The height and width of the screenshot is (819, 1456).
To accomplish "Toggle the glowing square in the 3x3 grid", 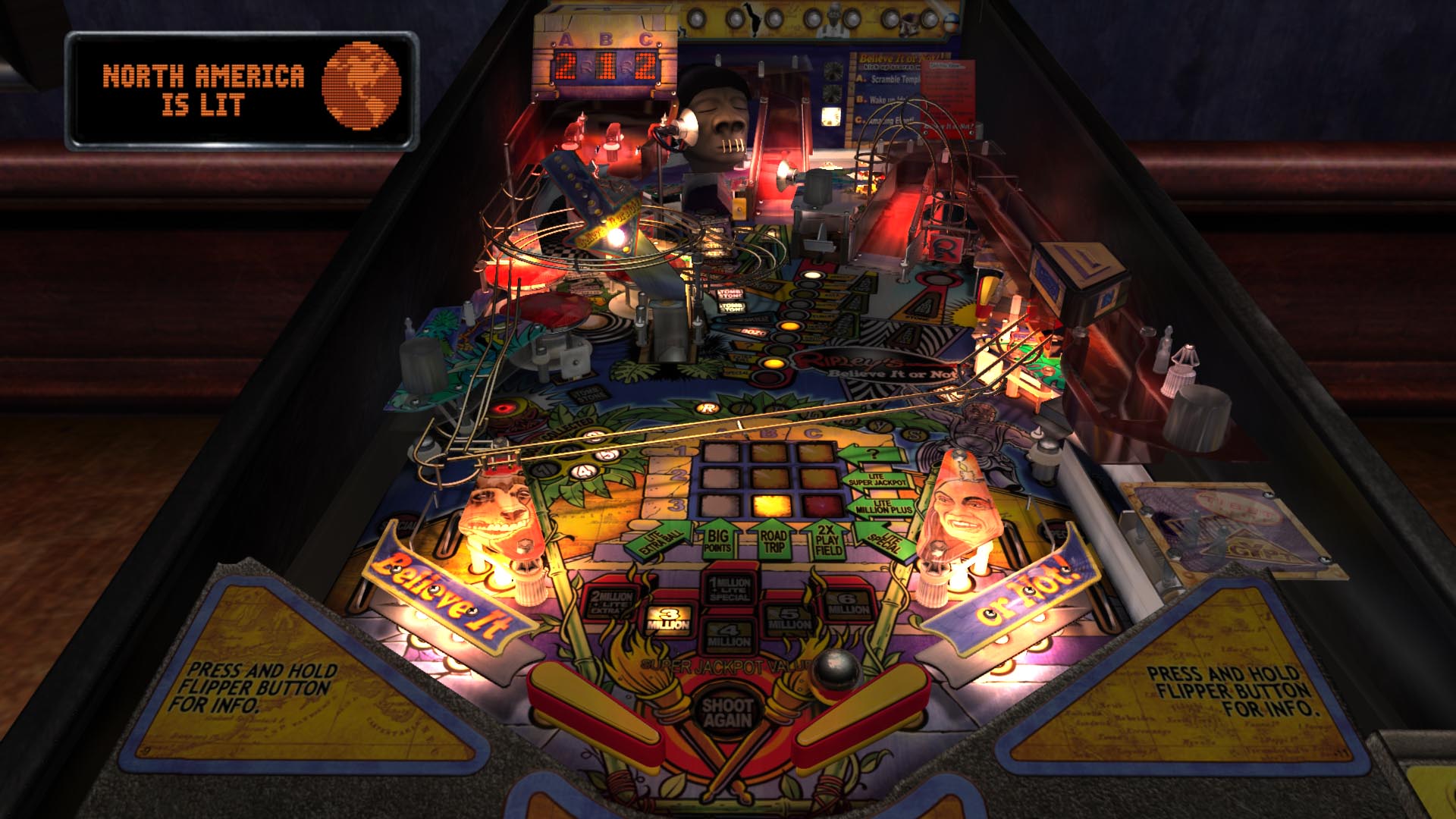I will tap(771, 506).
